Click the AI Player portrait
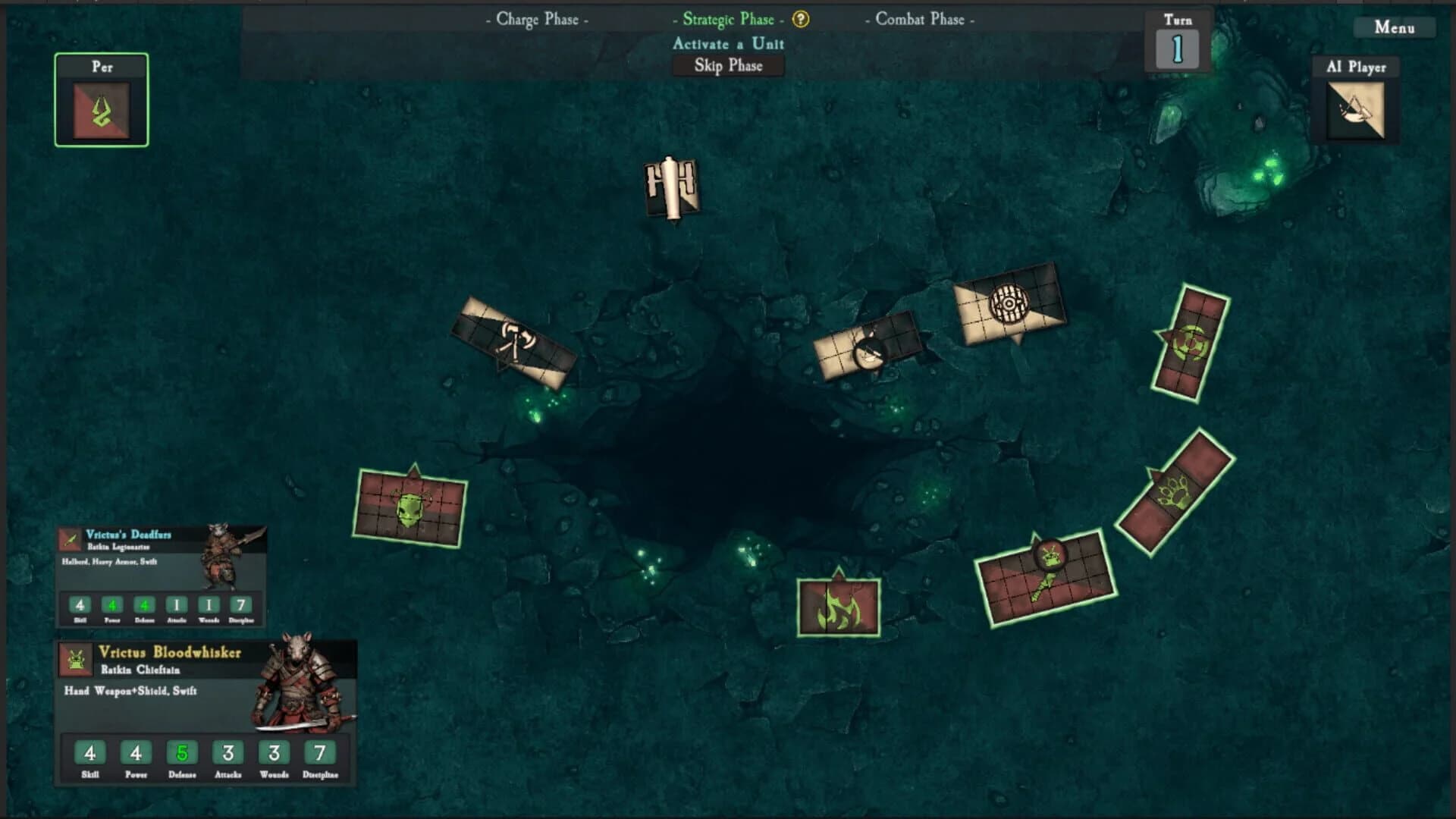This screenshot has height=819, width=1456. 1355,108
